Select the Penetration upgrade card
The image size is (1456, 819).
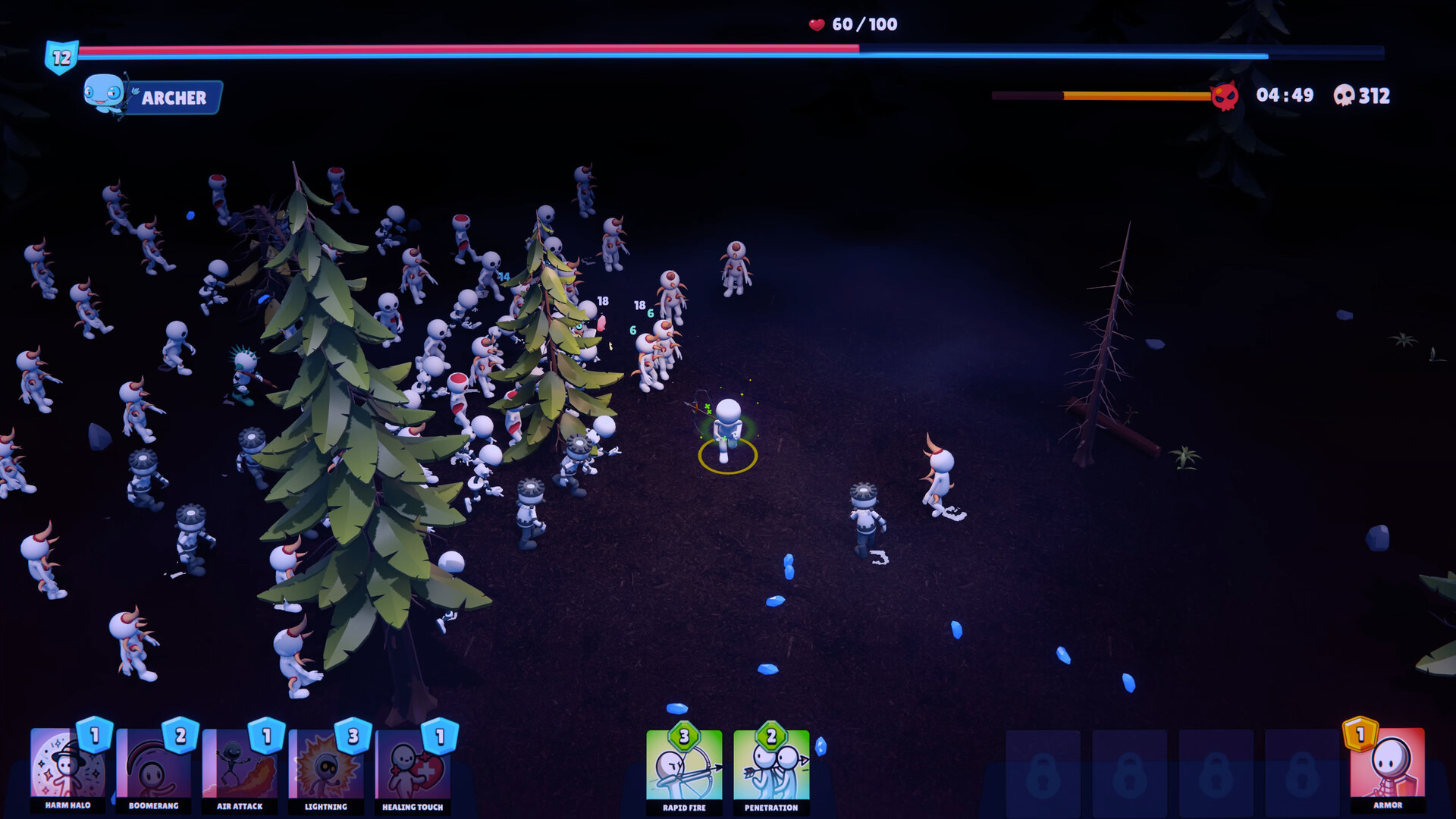[x=771, y=770]
